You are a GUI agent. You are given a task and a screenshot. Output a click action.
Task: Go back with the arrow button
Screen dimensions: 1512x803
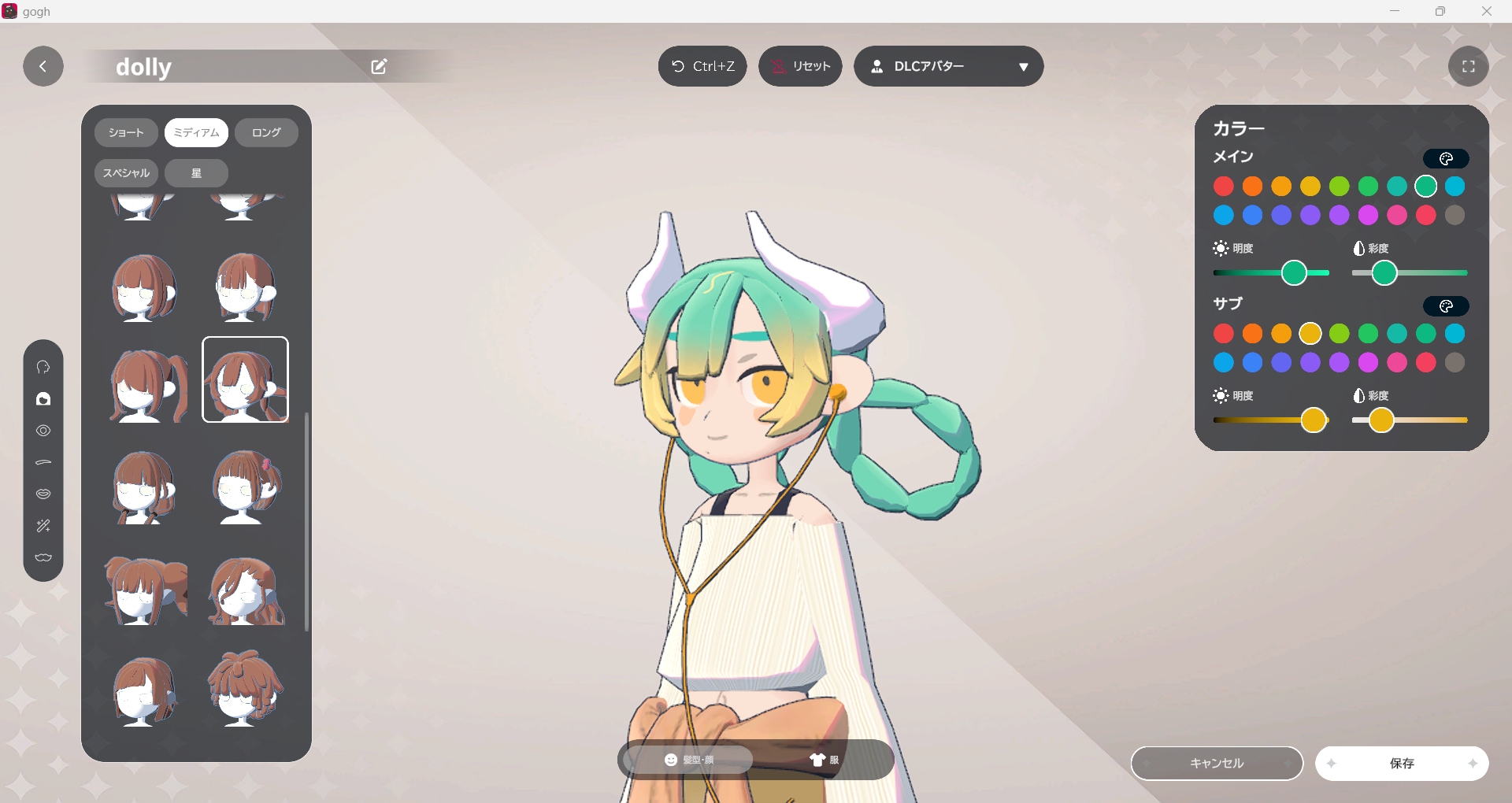[x=43, y=67]
